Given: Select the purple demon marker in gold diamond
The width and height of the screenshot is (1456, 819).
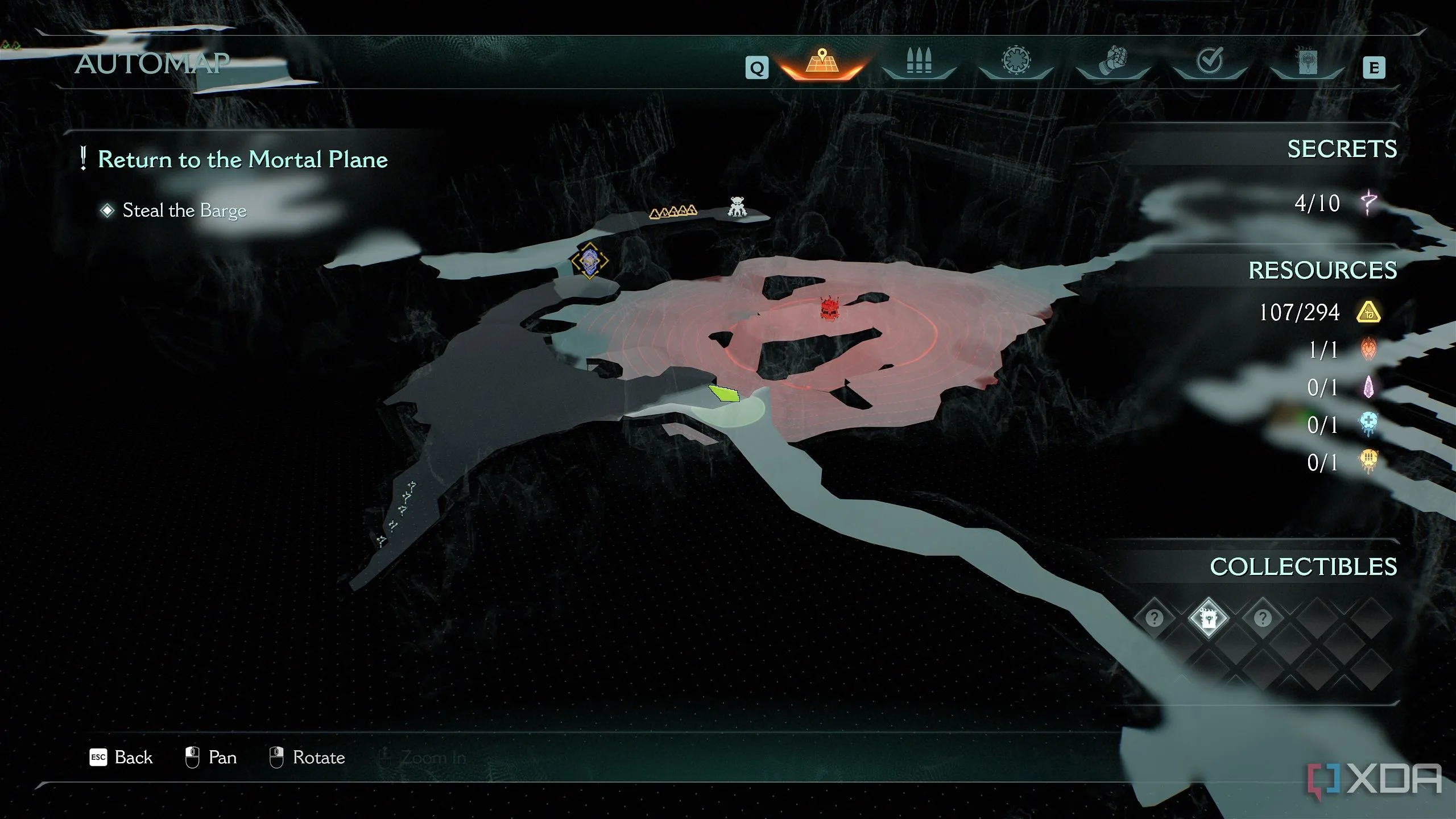Looking at the screenshot, I should click(x=590, y=261).
